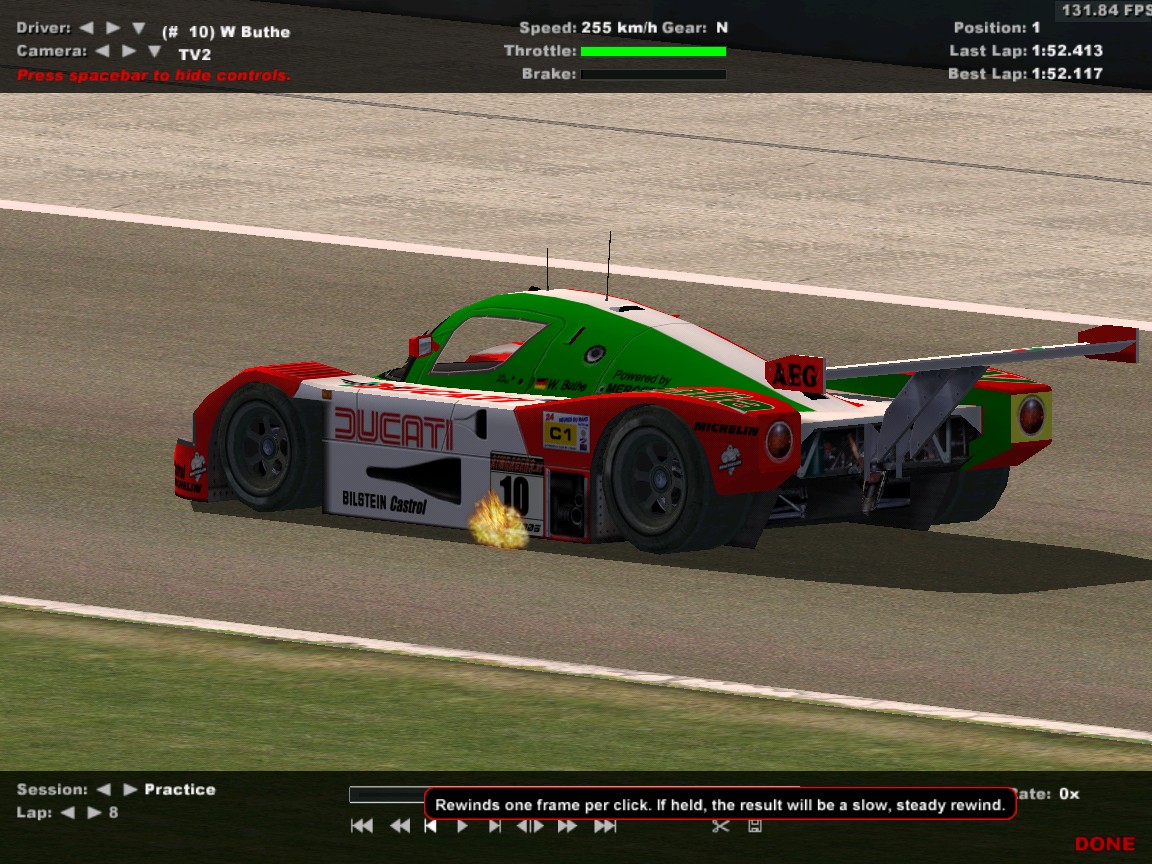Step the replay forward one frame
Screen dimensions: 1152x864
click(495, 826)
